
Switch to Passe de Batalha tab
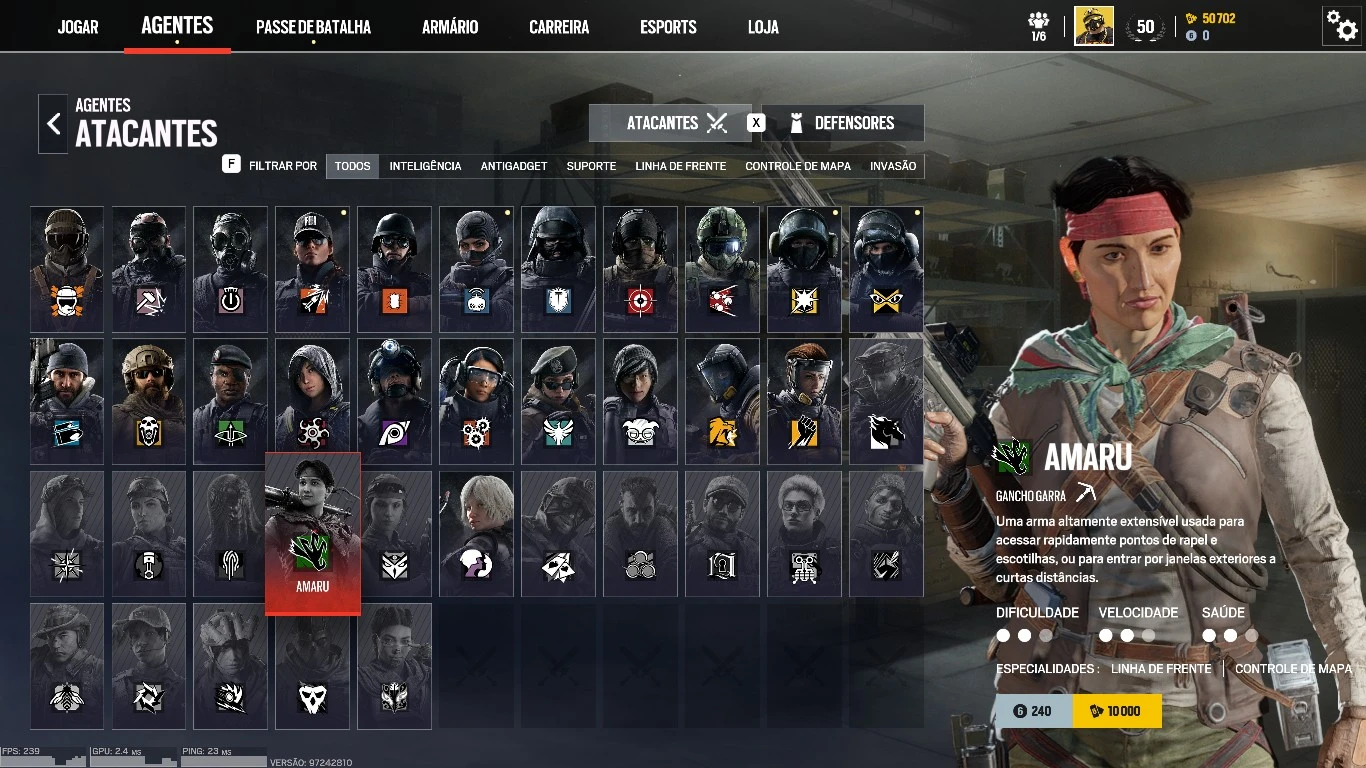pyautogui.click(x=313, y=27)
